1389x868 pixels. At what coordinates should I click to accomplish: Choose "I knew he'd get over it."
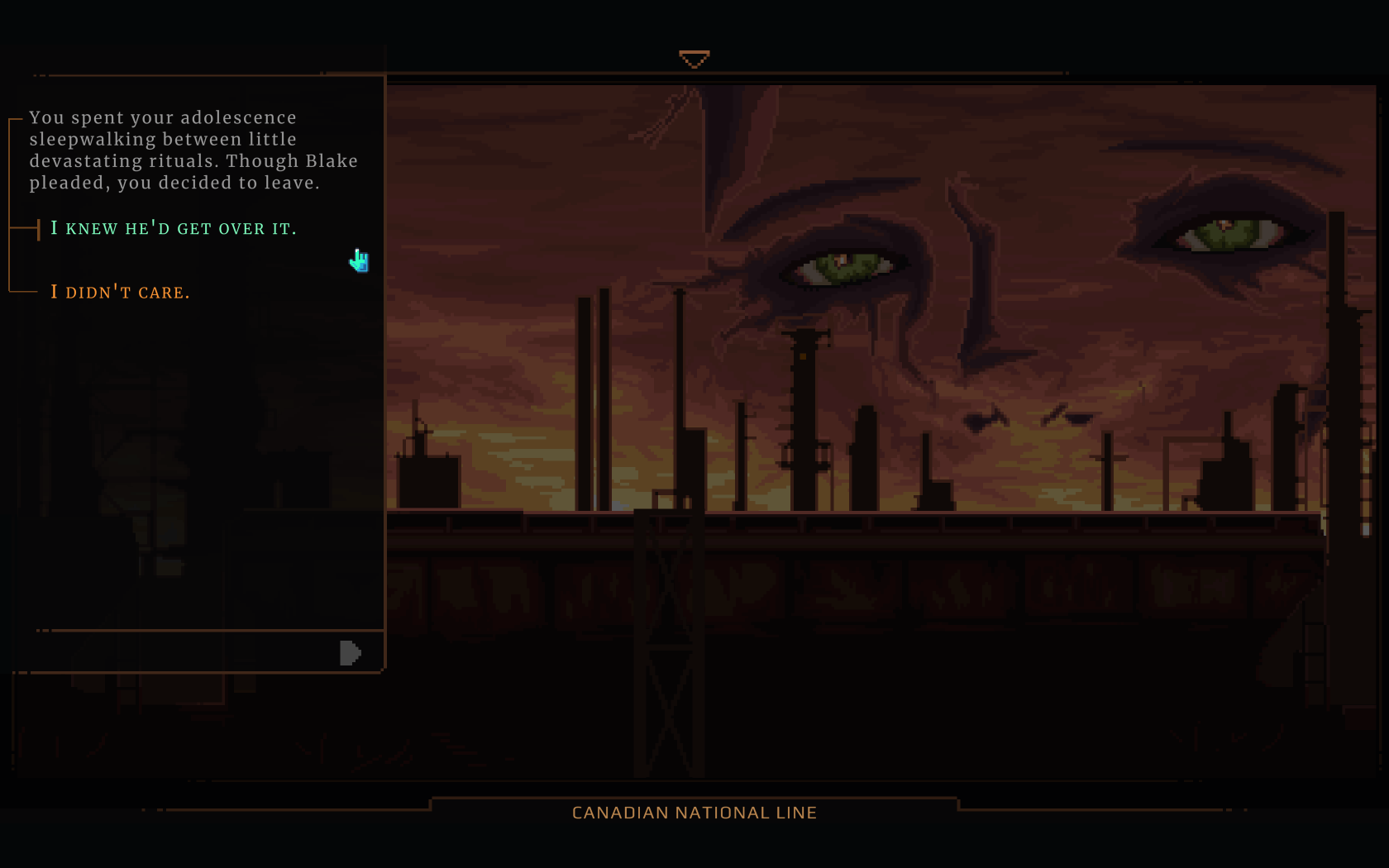tap(173, 228)
